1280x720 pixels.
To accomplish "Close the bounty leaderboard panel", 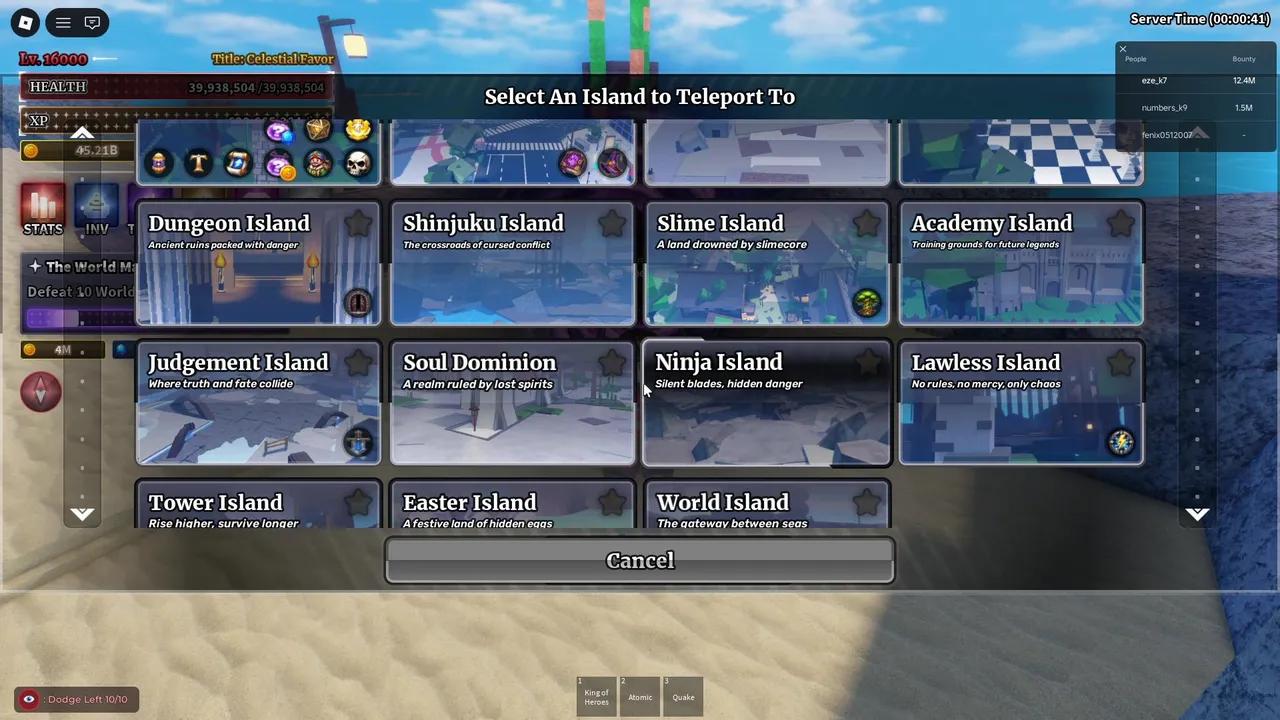I will 1122,49.
